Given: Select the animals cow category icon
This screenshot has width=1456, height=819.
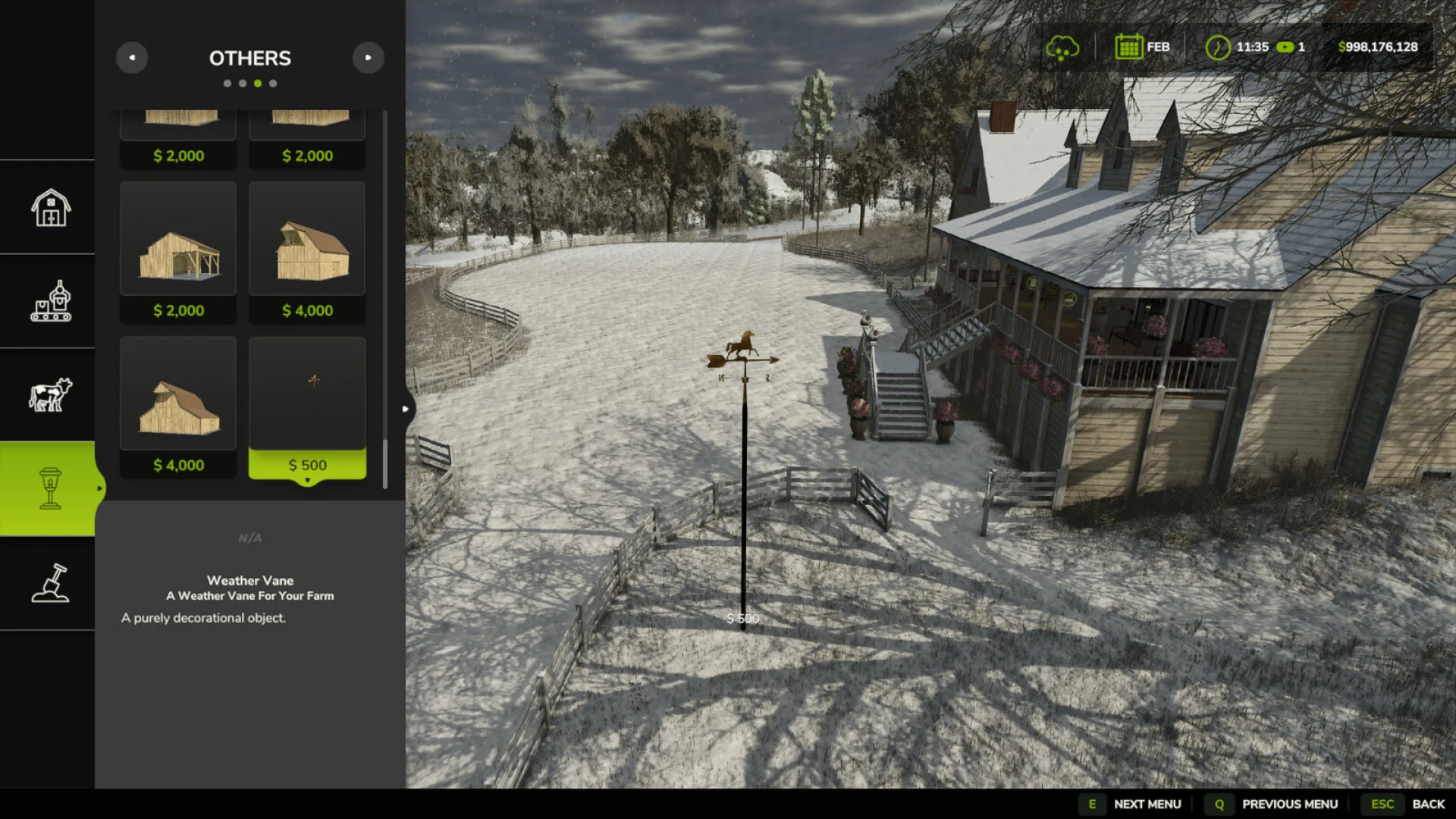Looking at the screenshot, I should click(48, 394).
